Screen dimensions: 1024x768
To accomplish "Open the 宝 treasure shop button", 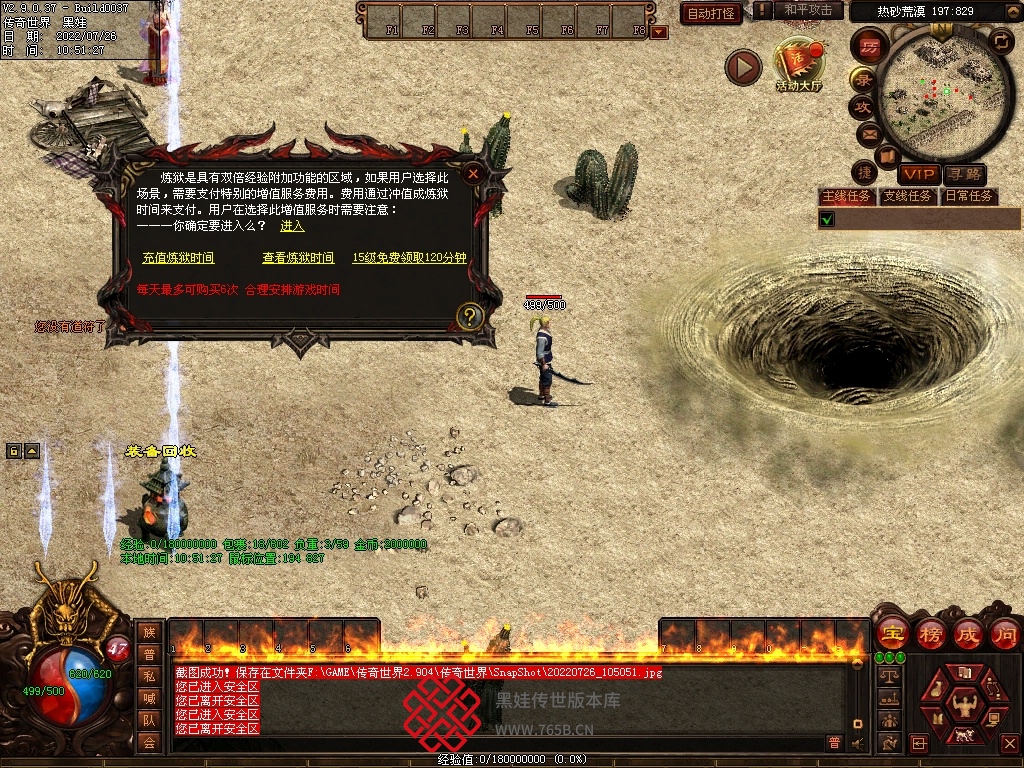I will [891, 634].
